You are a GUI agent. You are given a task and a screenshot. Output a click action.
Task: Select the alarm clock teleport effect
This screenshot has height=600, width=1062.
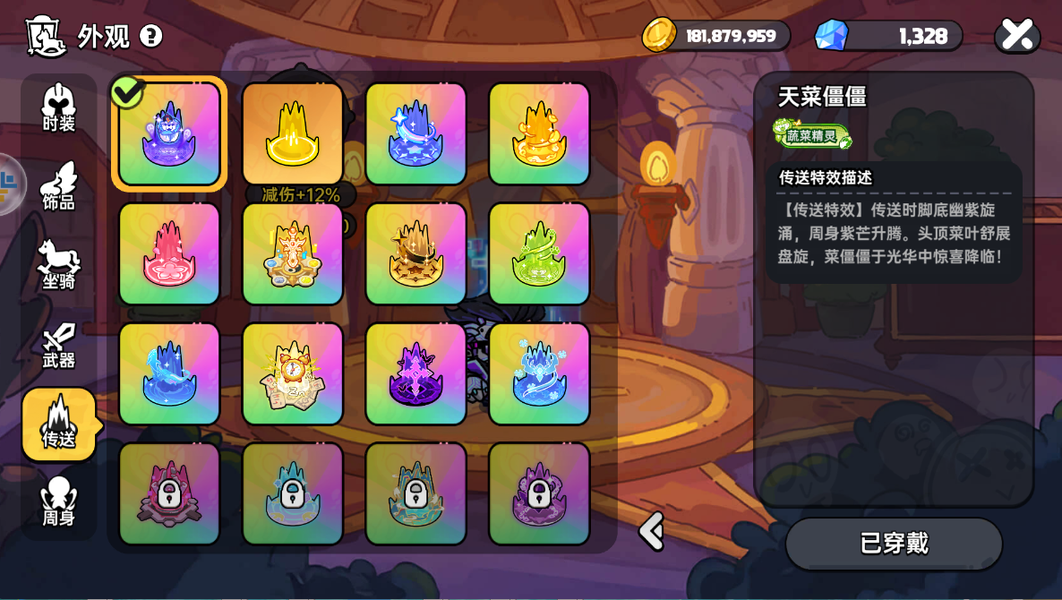tap(293, 374)
